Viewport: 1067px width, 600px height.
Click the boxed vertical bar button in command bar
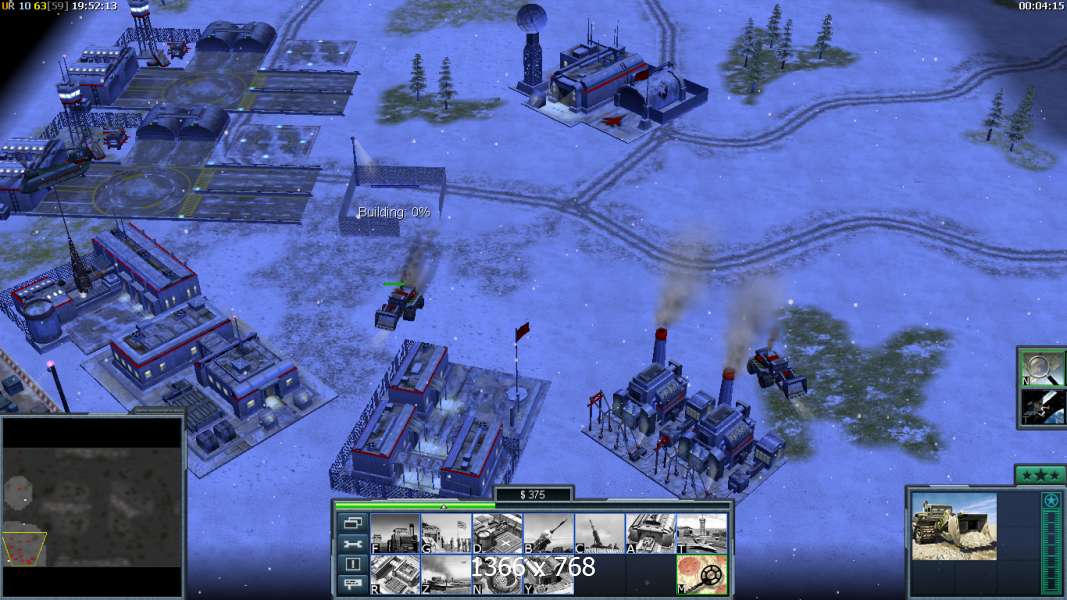point(353,564)
